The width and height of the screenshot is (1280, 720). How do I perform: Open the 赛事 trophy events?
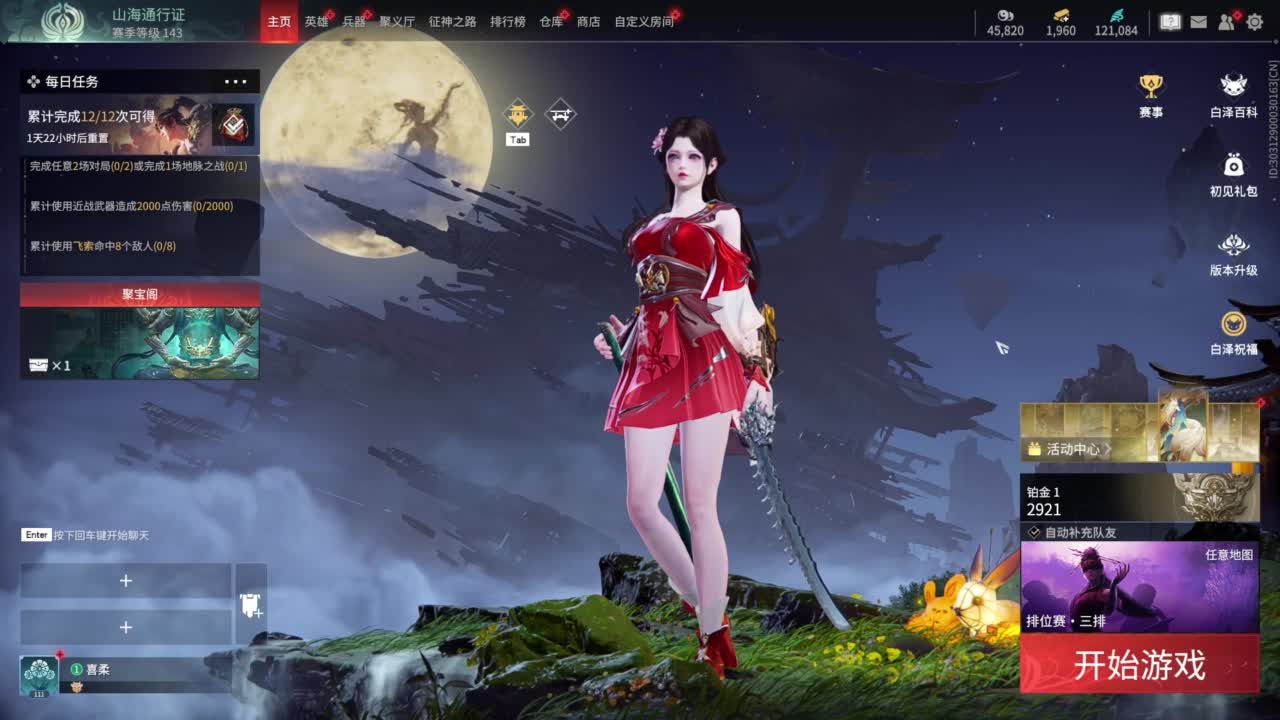(x=1151, y=95)
